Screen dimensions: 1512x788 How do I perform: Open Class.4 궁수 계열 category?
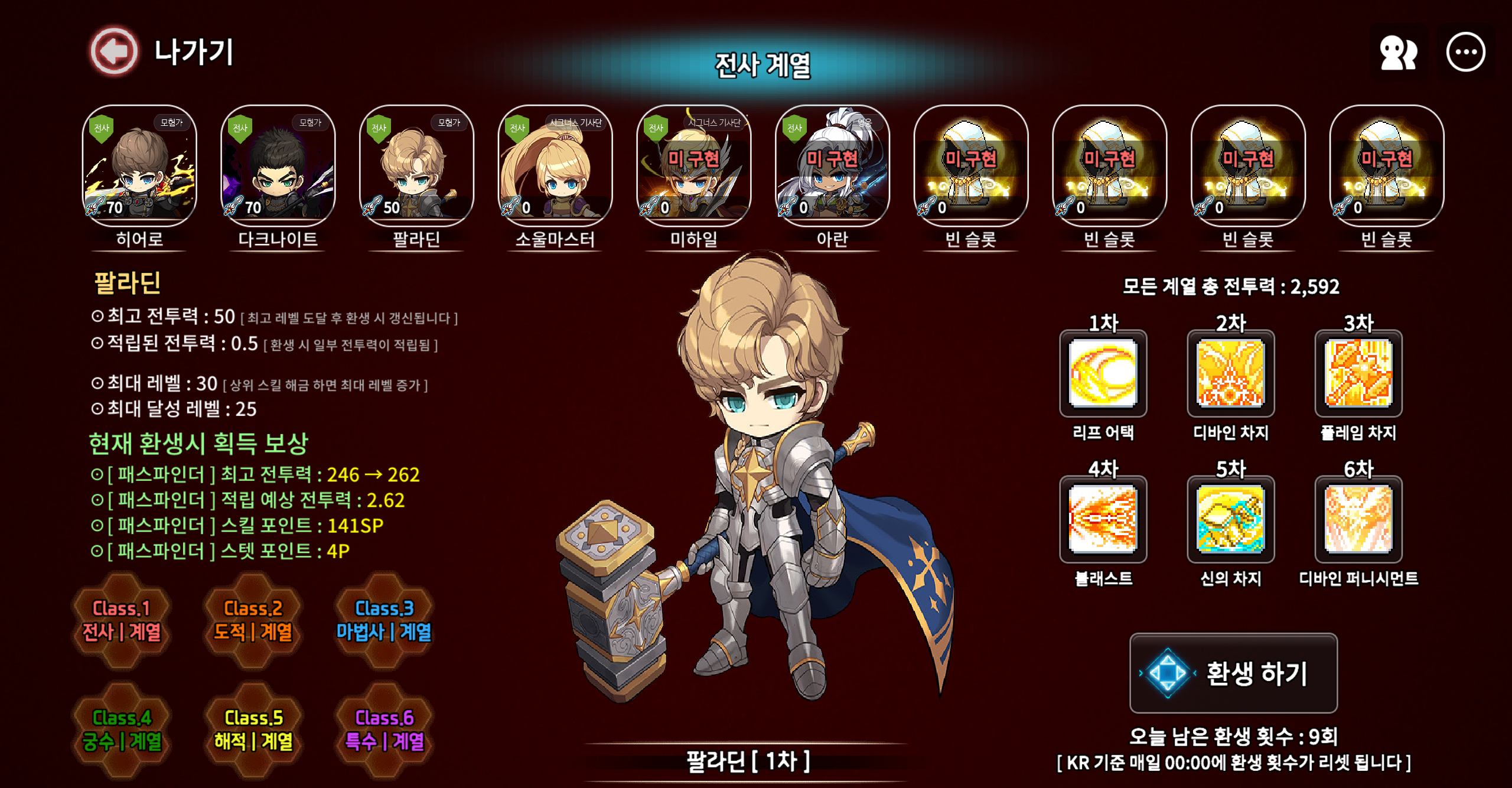[122, 730]
